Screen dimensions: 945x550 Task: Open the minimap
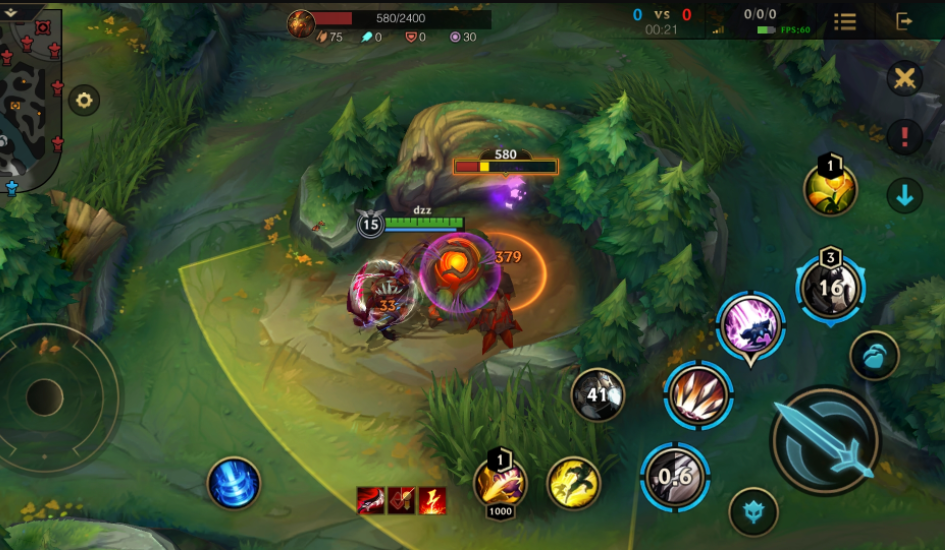pos(30,95)
